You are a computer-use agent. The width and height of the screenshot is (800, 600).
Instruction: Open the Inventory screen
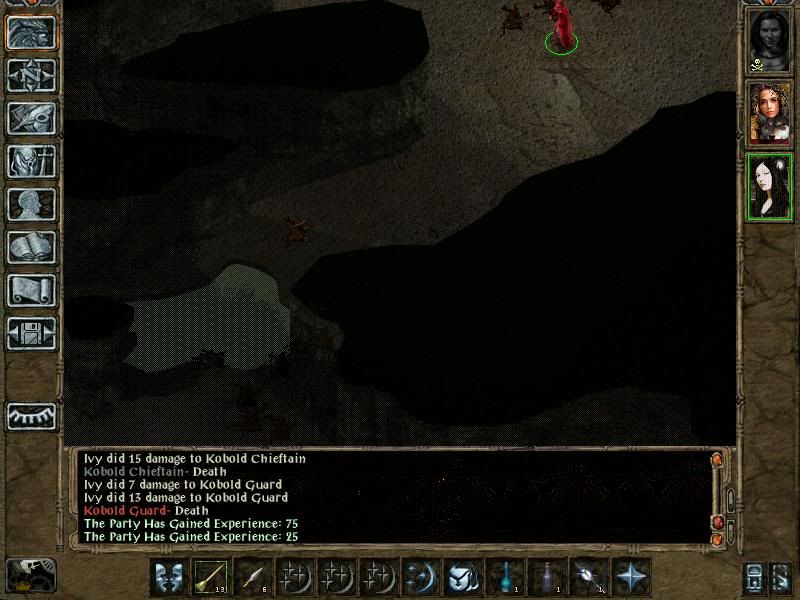tap(31, 161)
